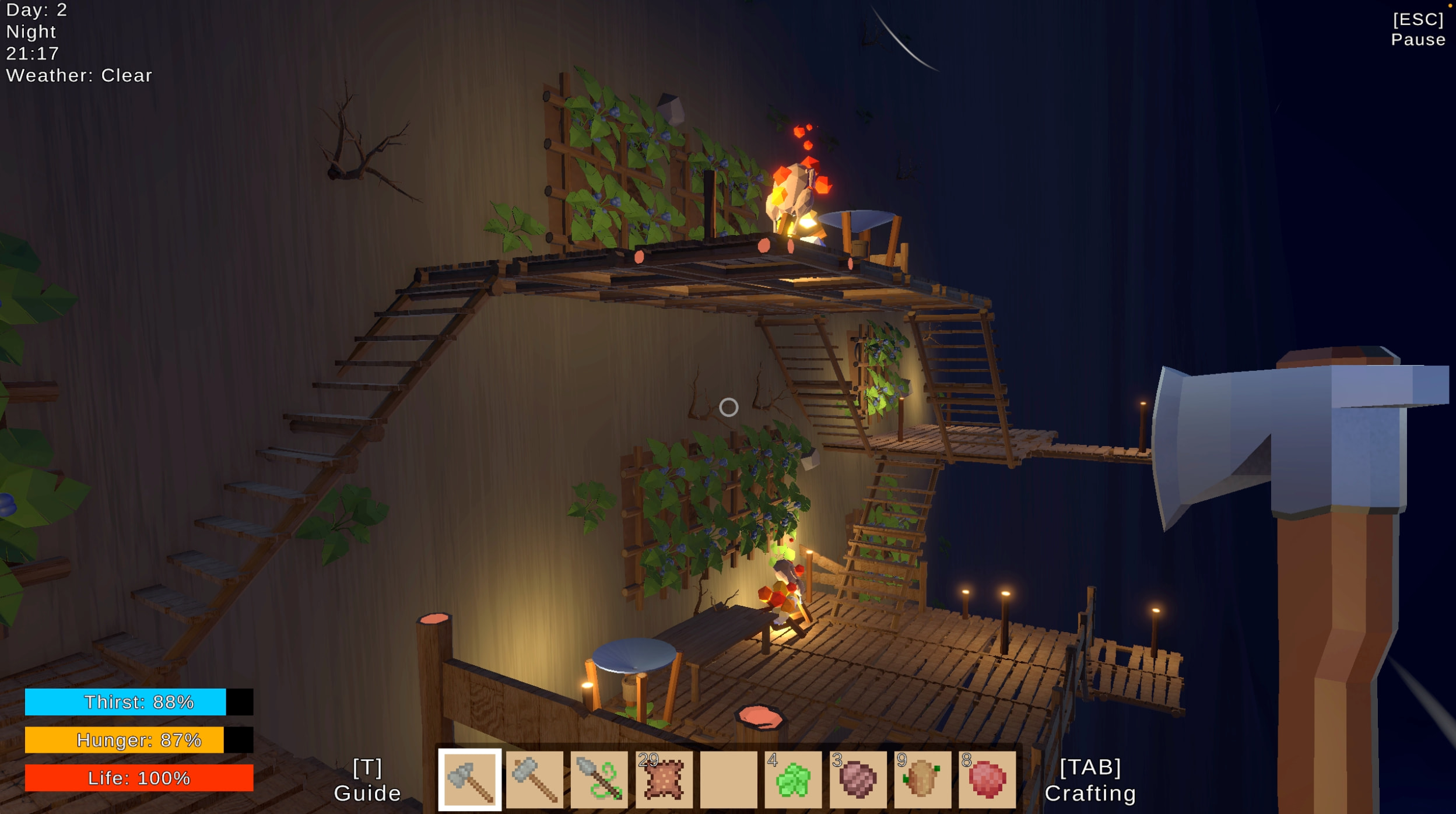Open the Guide panel

coord(367,780)
